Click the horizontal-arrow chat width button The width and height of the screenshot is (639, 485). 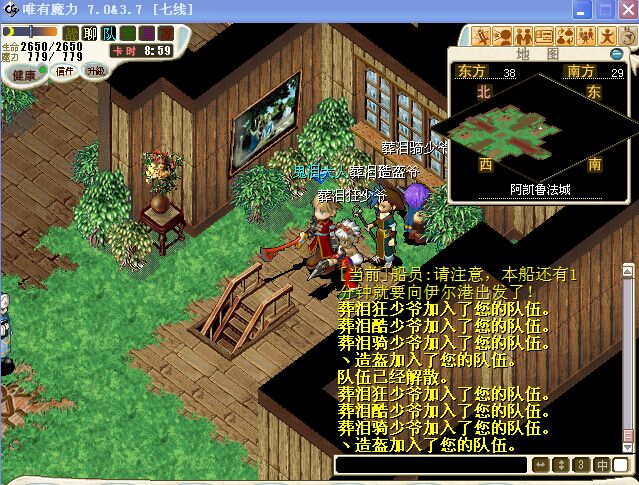pyautogui.click(x=540, y=465)
